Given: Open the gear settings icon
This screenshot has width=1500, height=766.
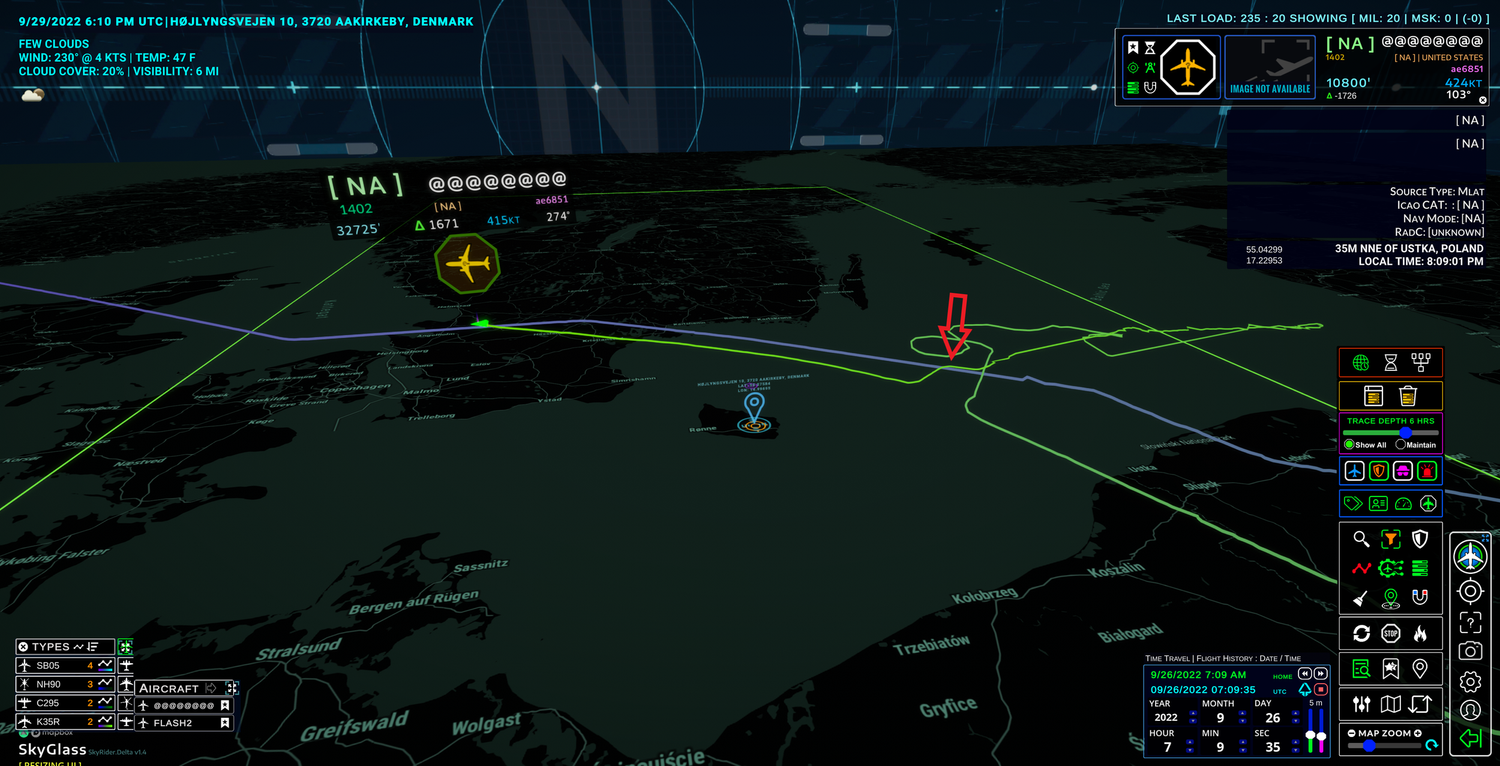Looking at the screenshot, I should (1470, 682).
